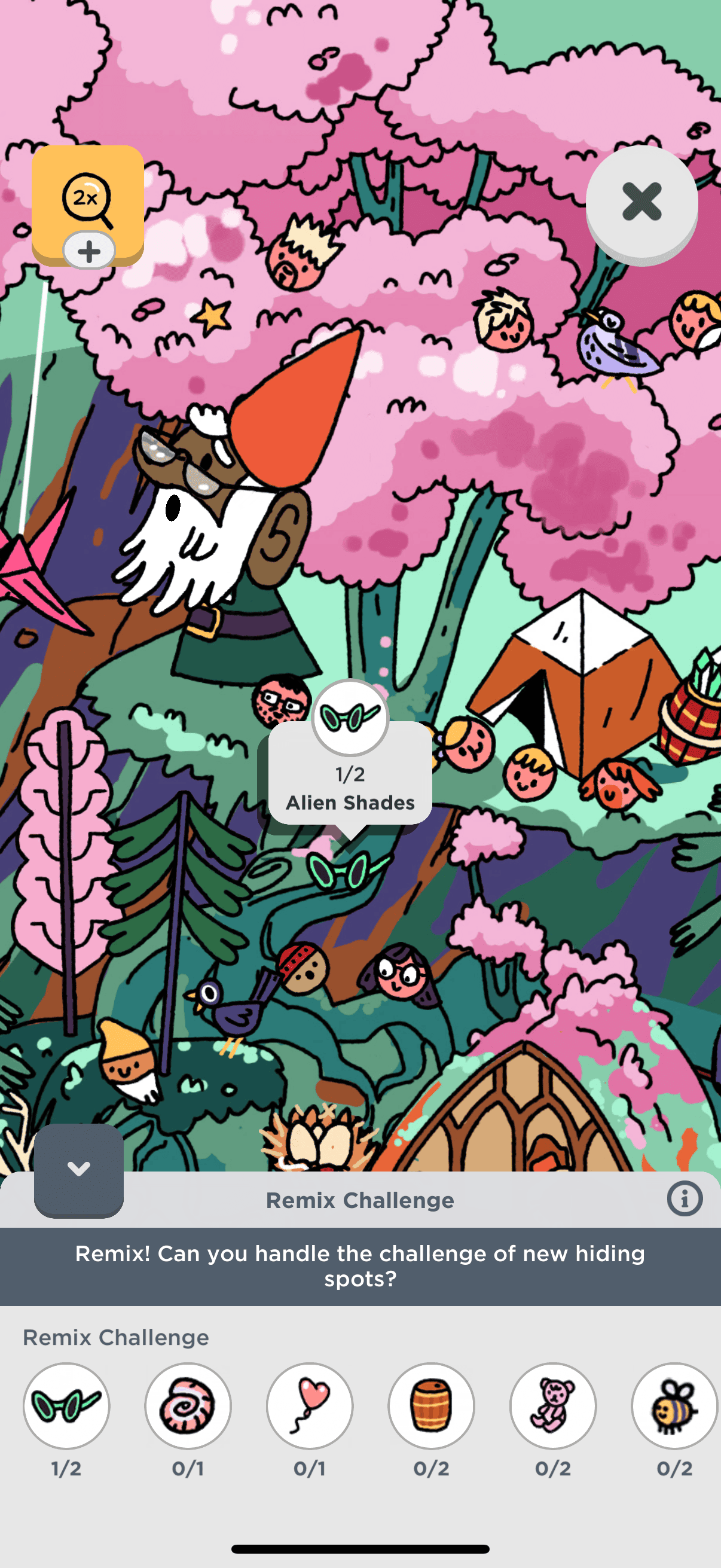721x1568 pixels.
Task: Select the bumblebee target icon
Action: click(674, 1406)
